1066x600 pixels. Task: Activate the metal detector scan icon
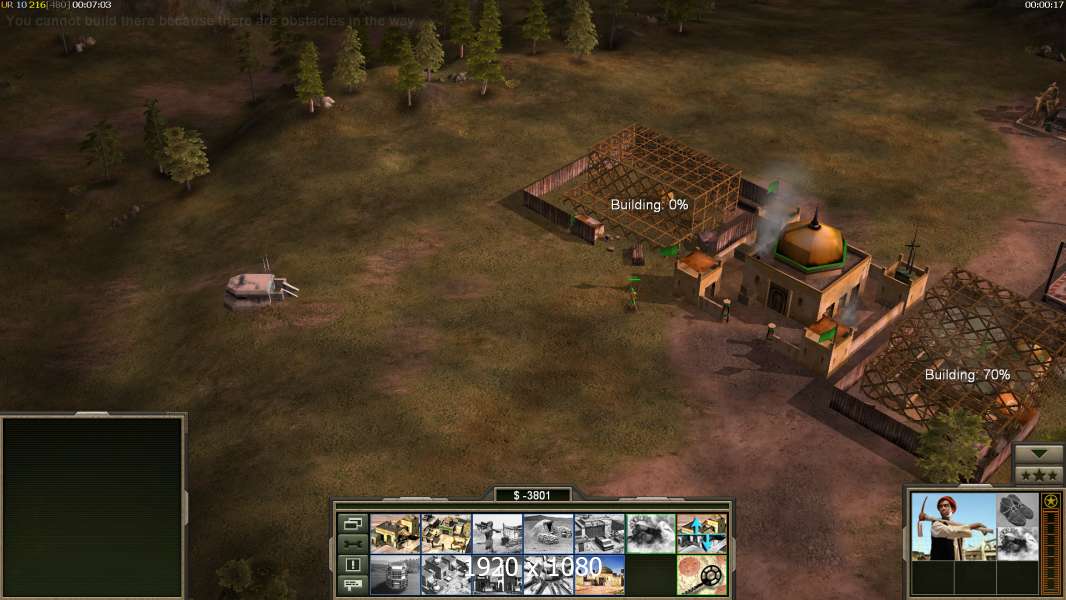pos(701,575)
